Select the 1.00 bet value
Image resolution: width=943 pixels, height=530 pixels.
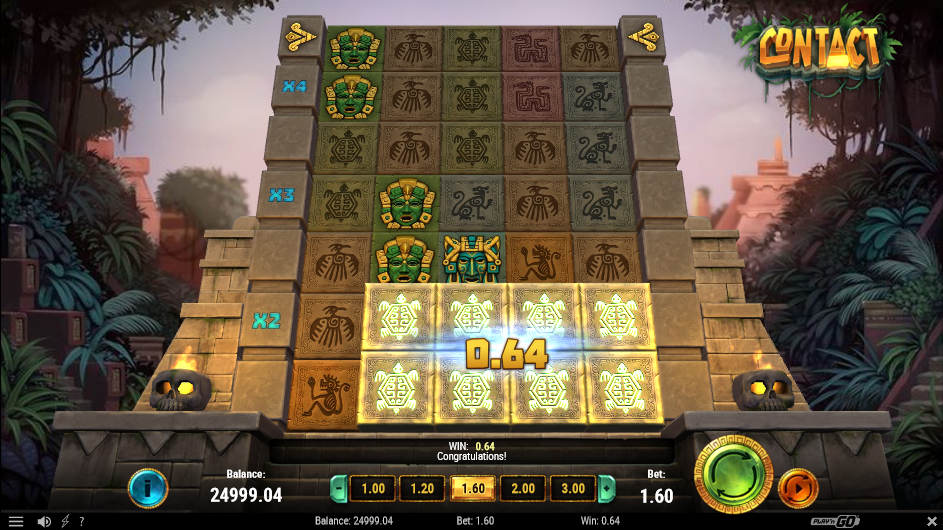tap(372, 488)
